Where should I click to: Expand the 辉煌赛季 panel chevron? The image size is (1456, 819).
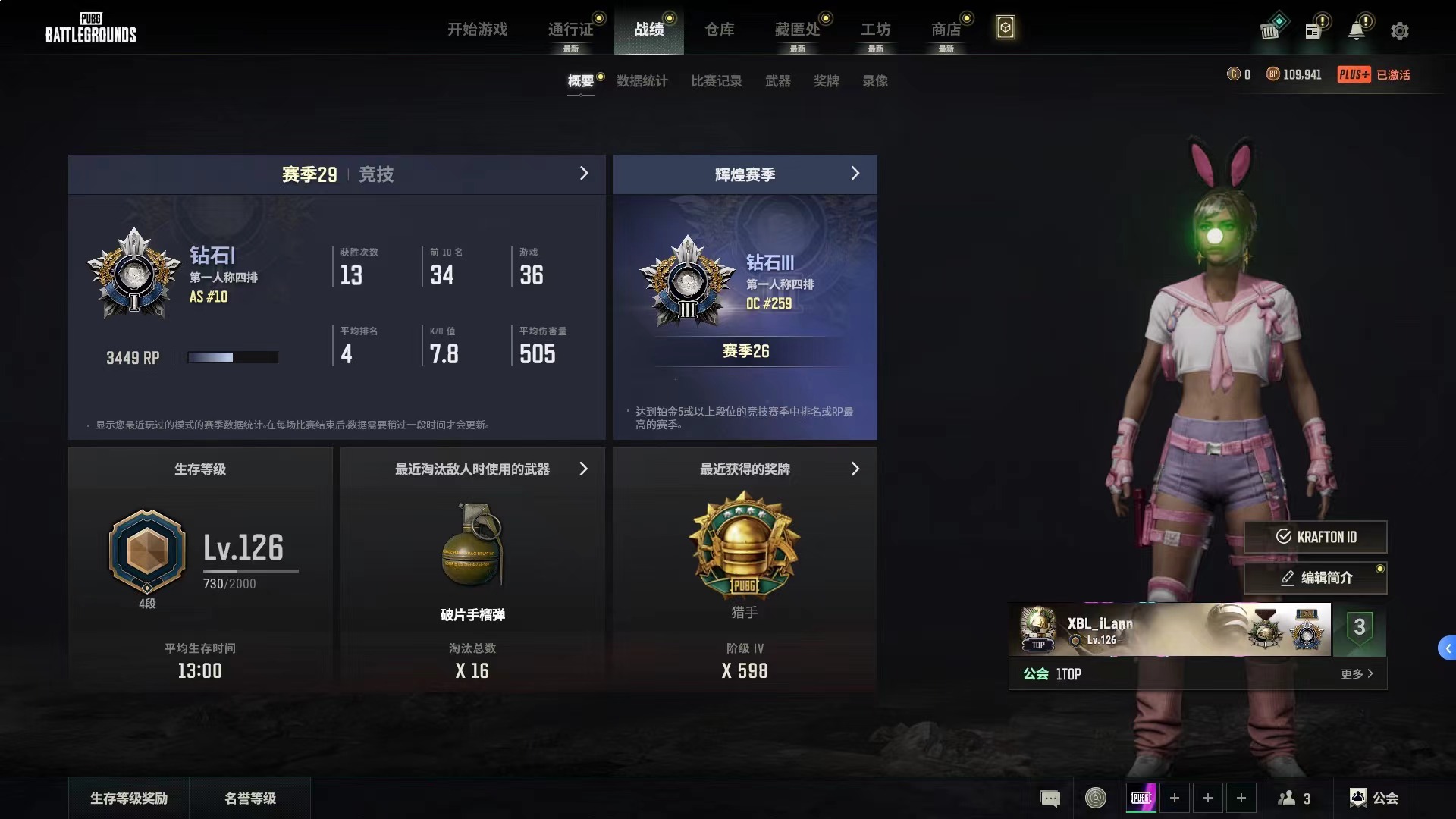(855, 174)
